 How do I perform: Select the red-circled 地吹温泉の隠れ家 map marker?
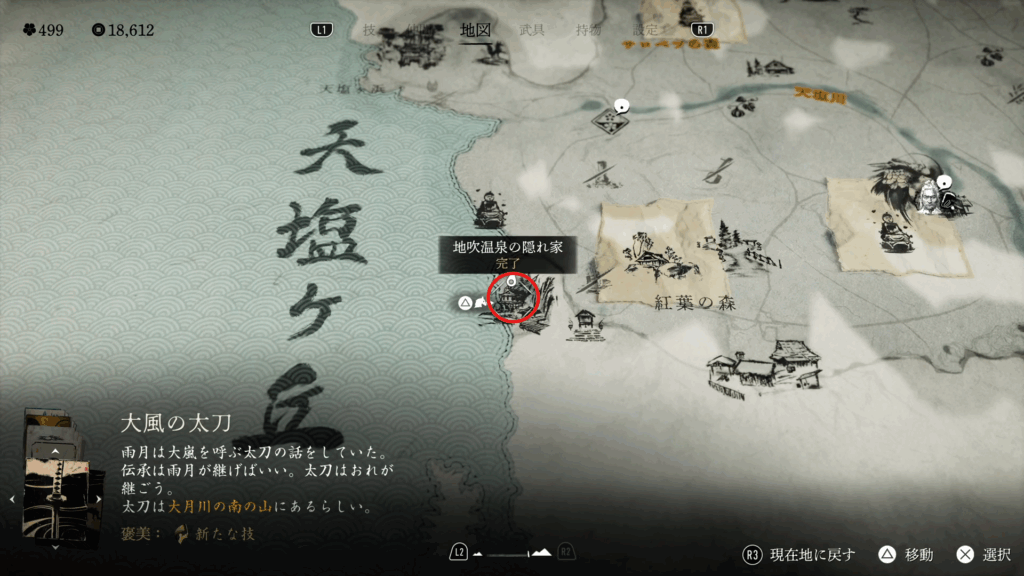[x=514, y=298]
